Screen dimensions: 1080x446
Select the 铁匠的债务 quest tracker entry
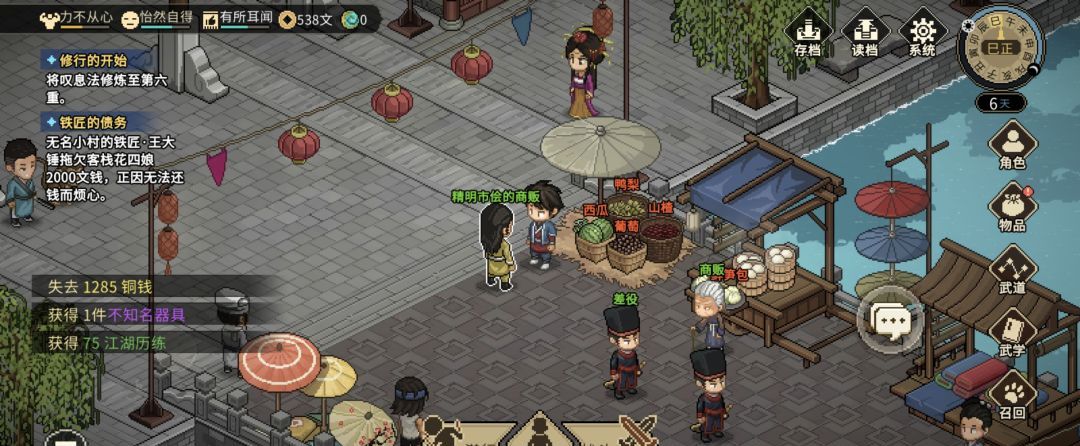pyautogui.click(x=86, y=121)
